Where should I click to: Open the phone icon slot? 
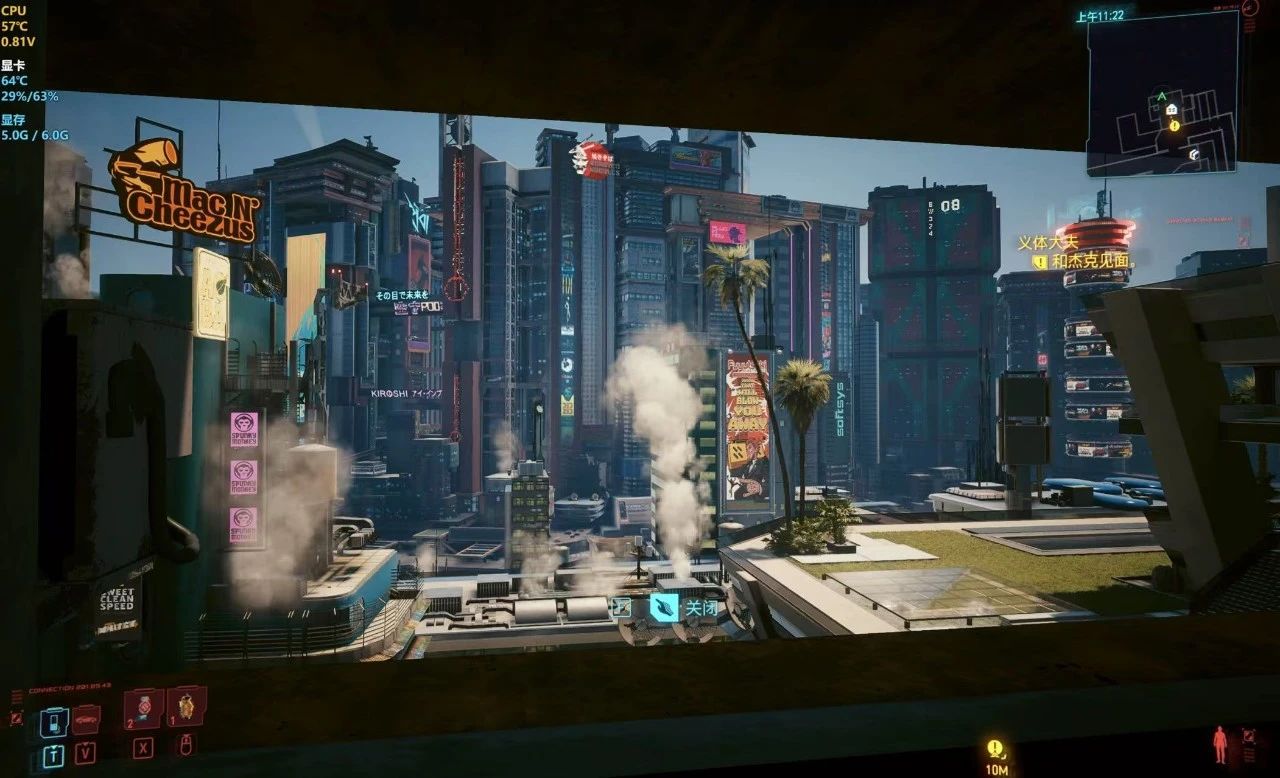[54, 721]
